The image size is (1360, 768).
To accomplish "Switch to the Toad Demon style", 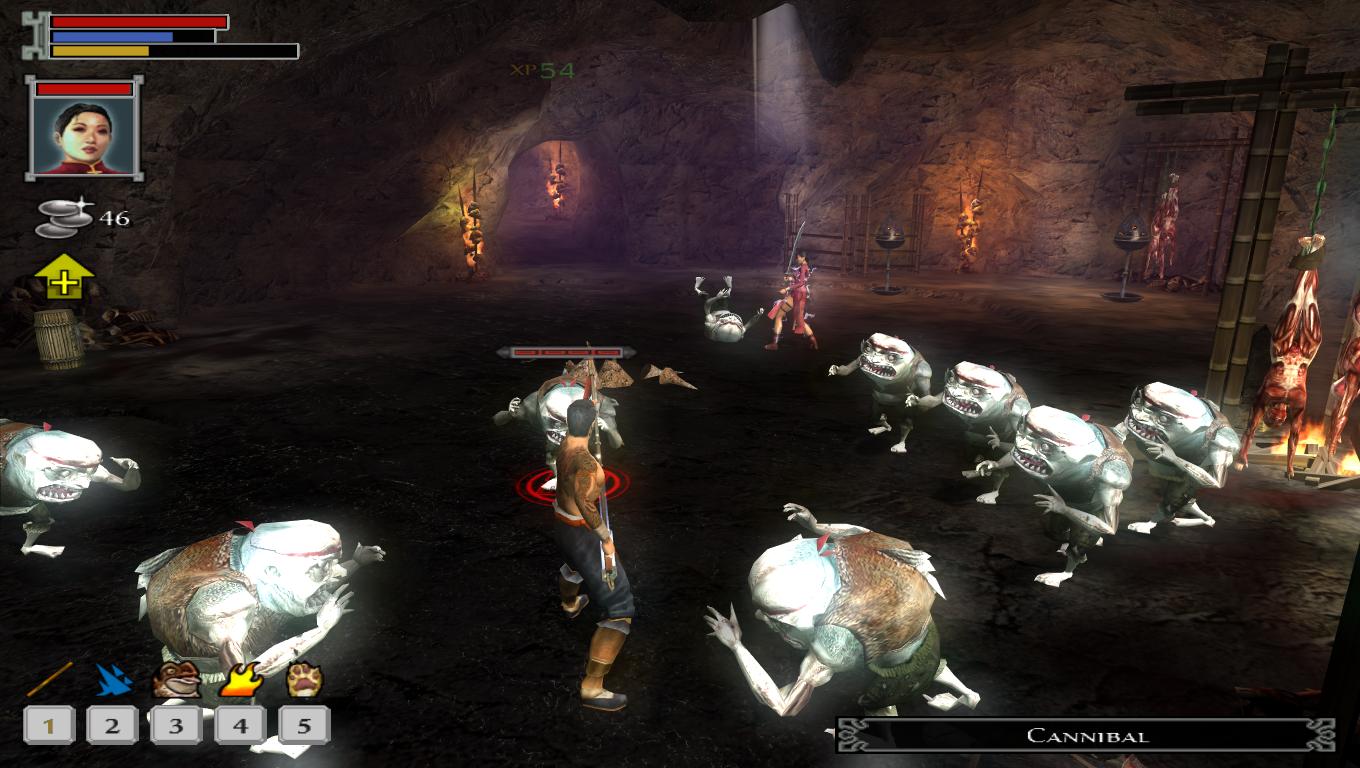I will pos(176,680).
